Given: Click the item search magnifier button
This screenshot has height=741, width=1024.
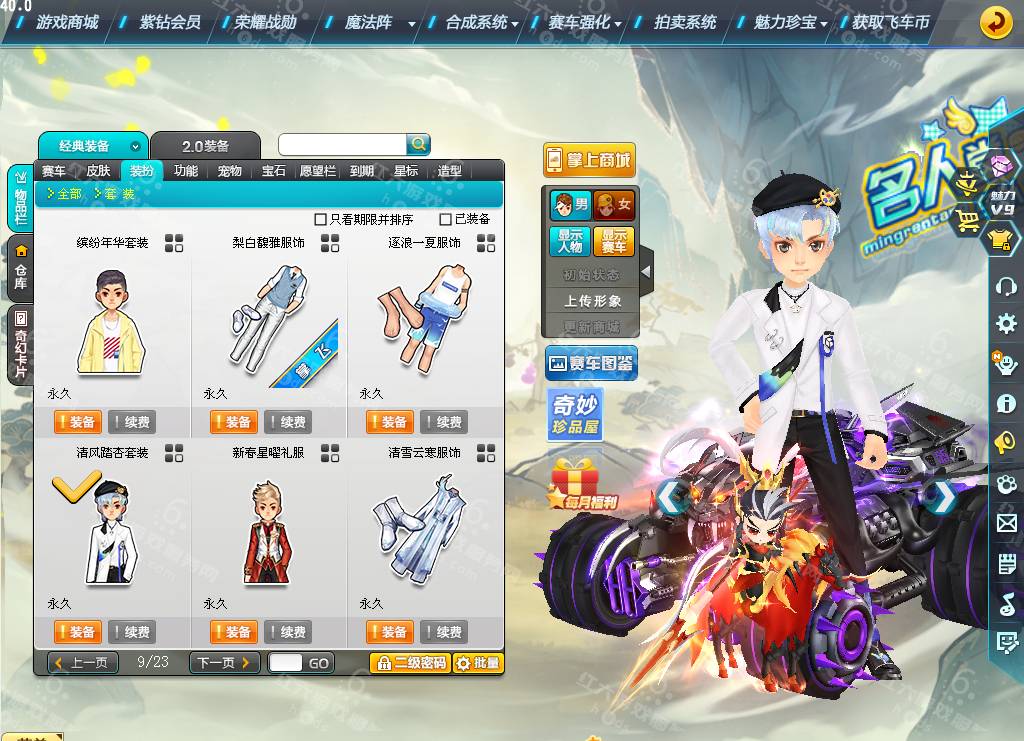Looking at the screenshot, I should [x=418, y=144].
